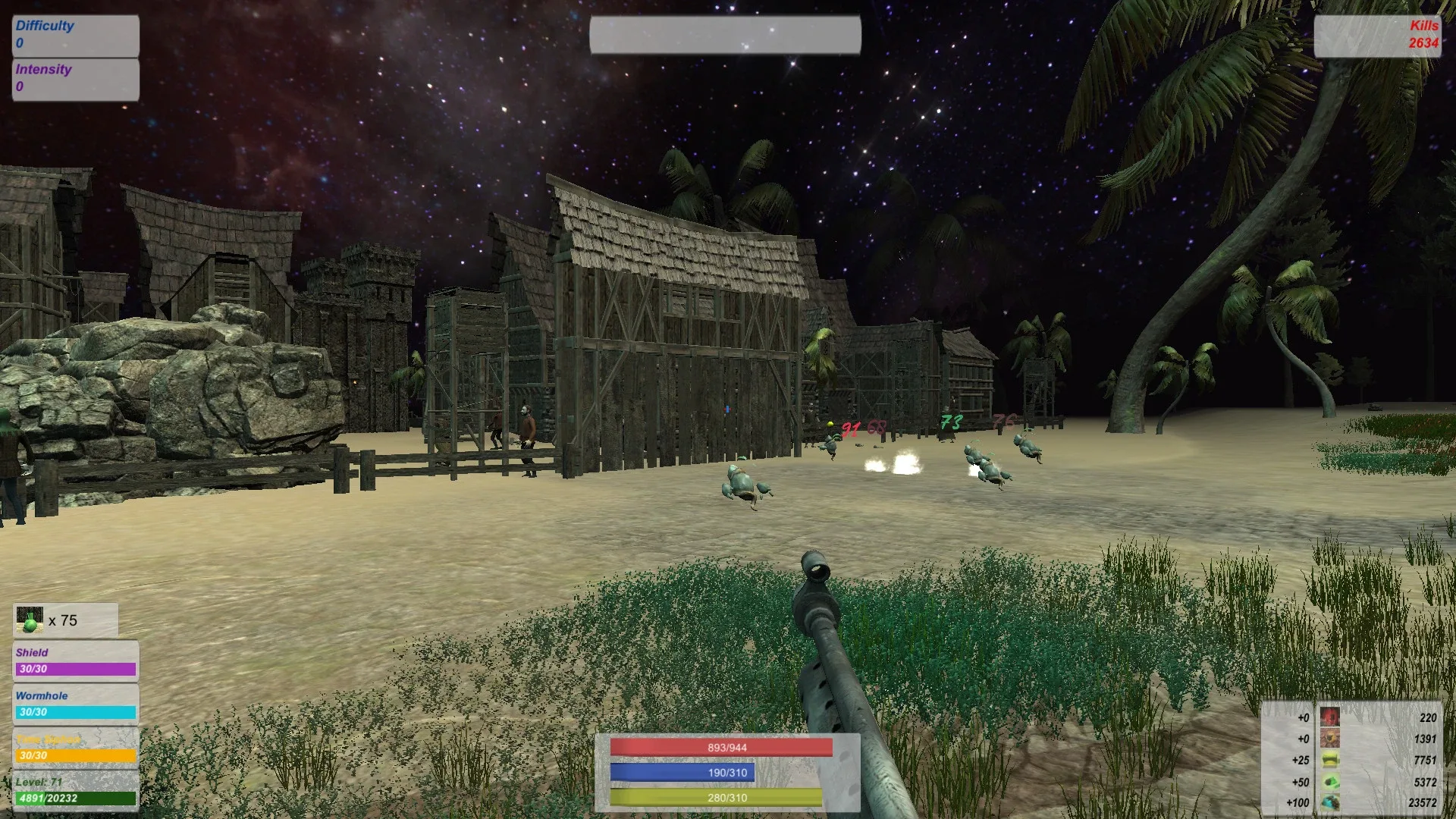Click the 23572 resource total
The image size is (1456, 819).
pyautogui.click(x=1423, y=802)
